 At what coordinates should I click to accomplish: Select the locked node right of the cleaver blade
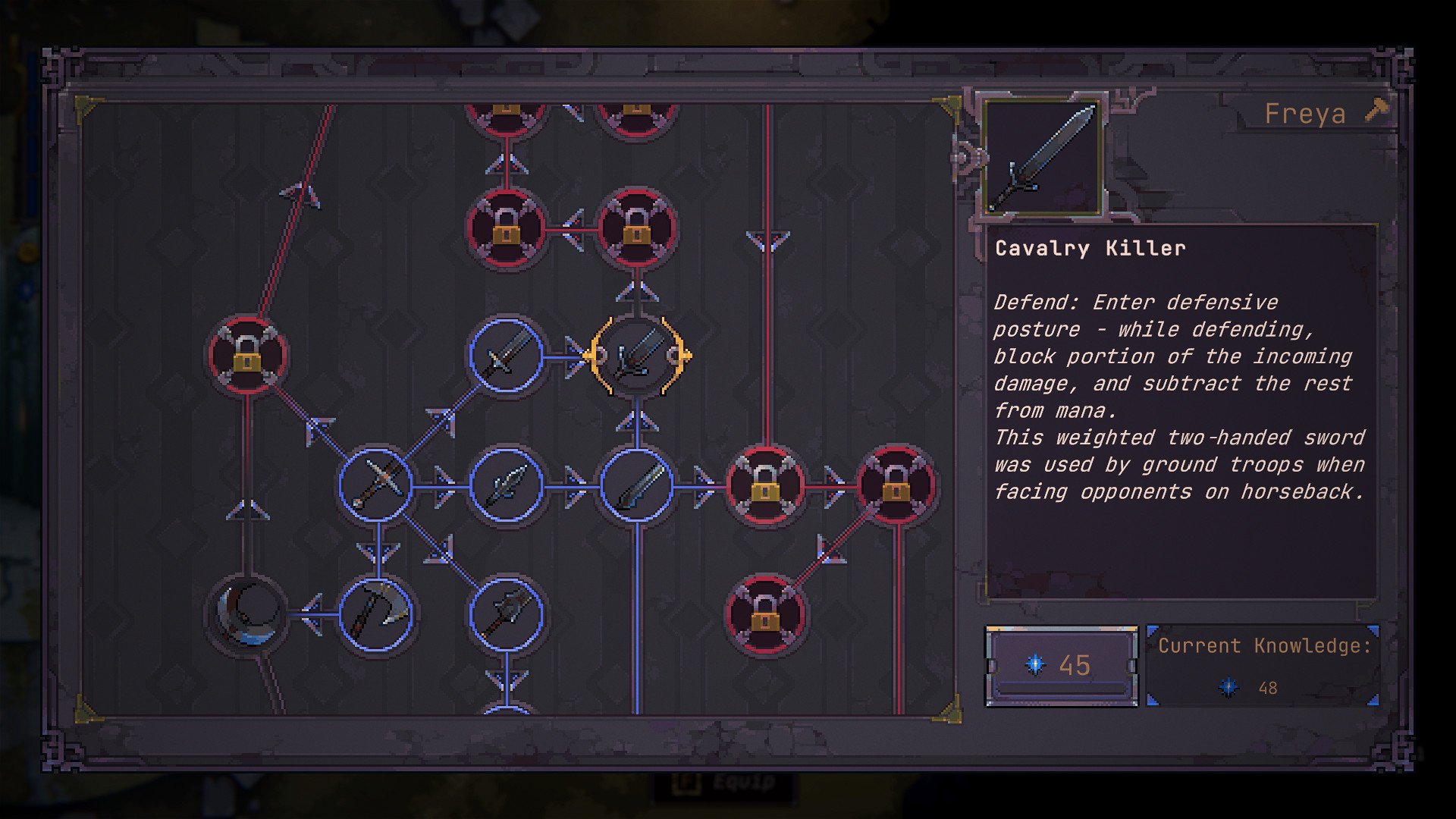click(x=765, y=484)
